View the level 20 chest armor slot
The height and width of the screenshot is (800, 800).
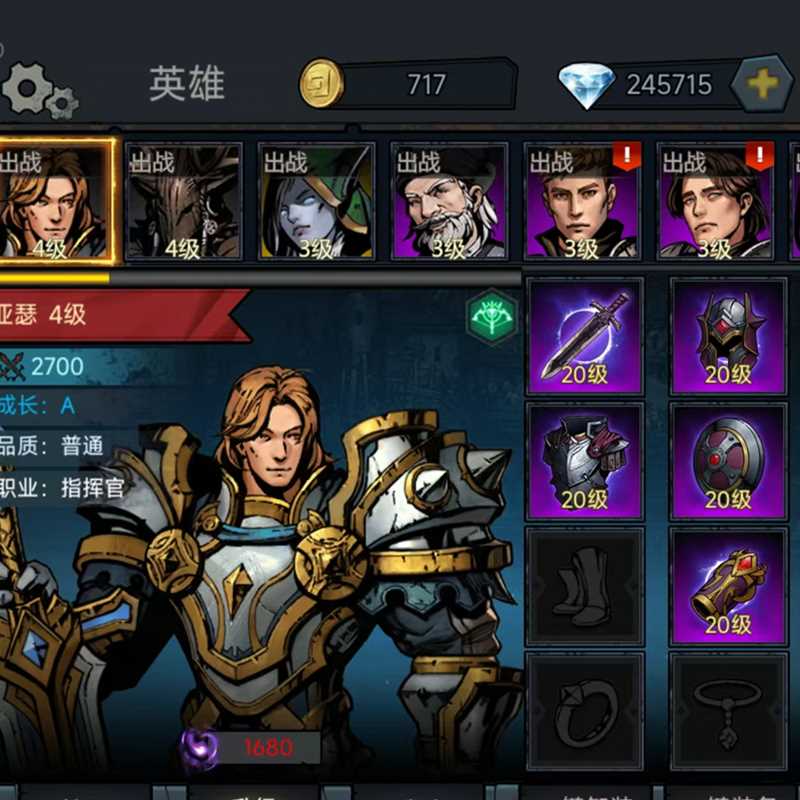pos(585,460)
